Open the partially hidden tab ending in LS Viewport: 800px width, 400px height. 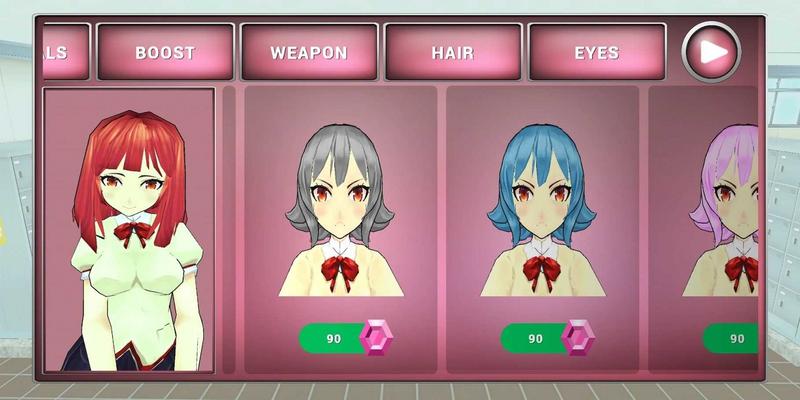point(66,52)
